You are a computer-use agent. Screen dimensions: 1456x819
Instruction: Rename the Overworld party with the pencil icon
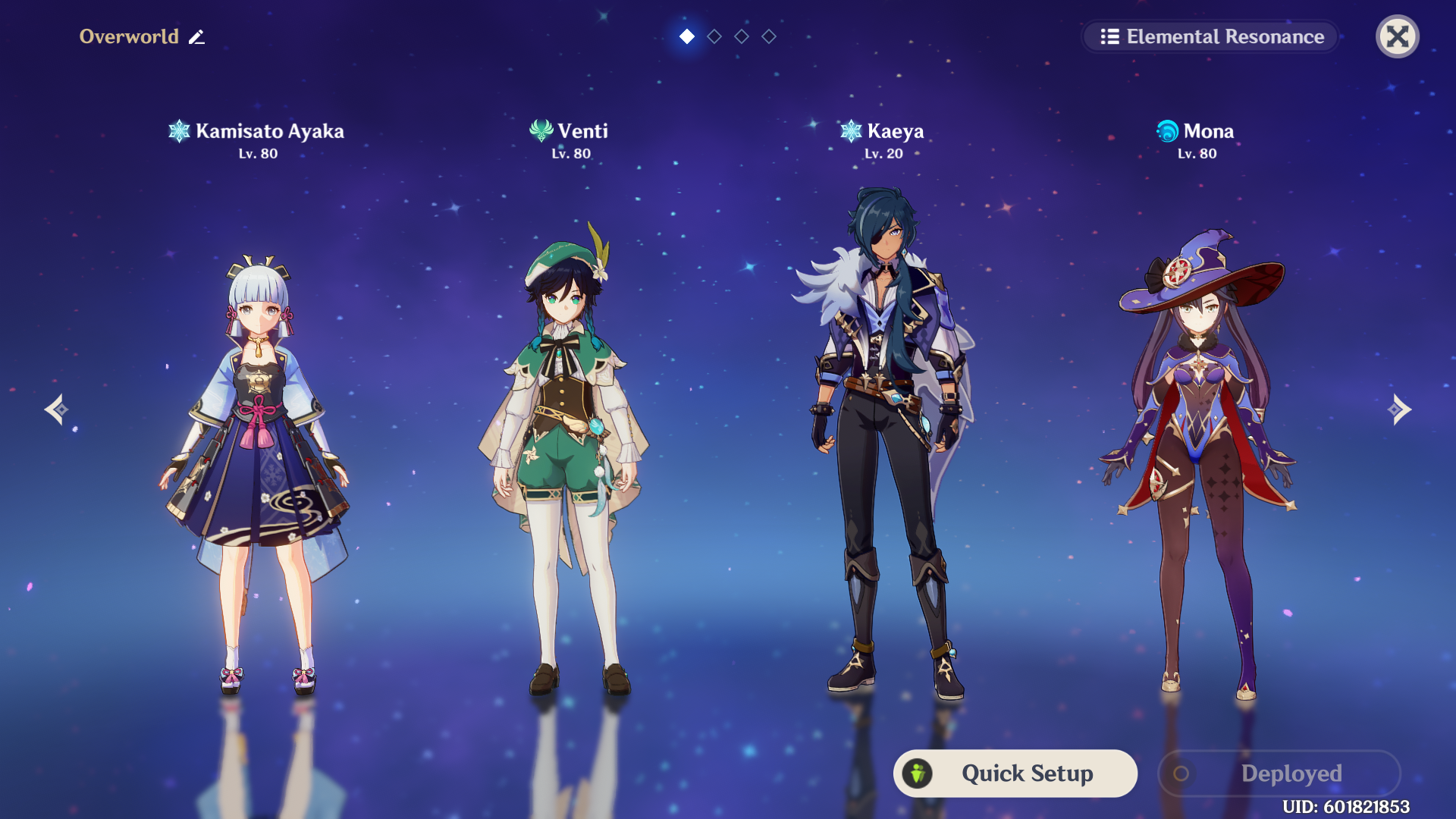tap(197, 37)
